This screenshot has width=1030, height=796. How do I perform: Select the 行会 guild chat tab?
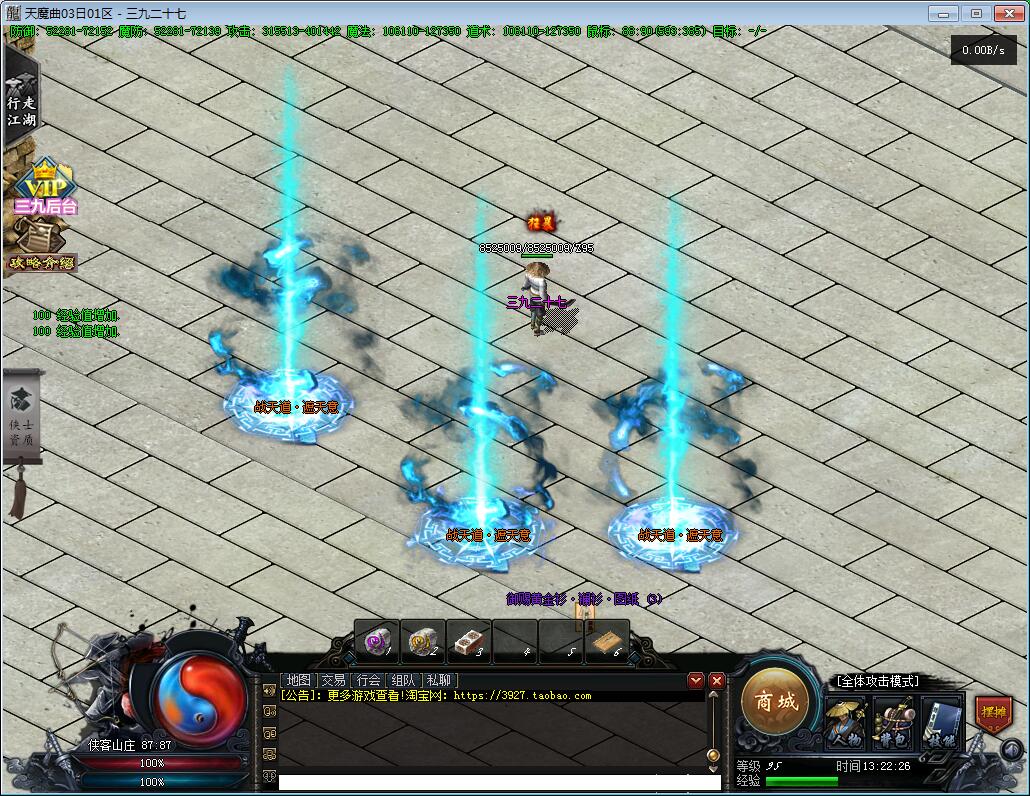pyautogui.click(x=368, y=680)
